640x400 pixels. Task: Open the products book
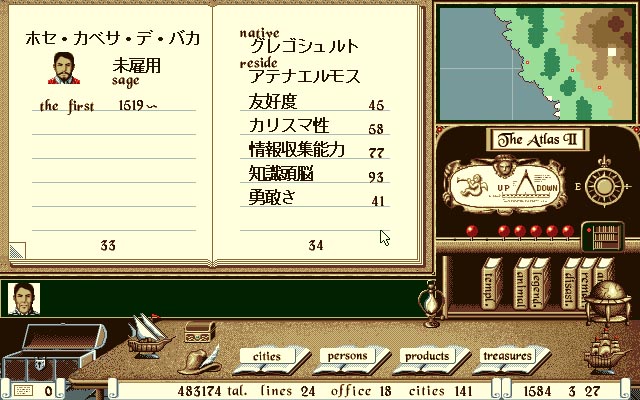426,356
